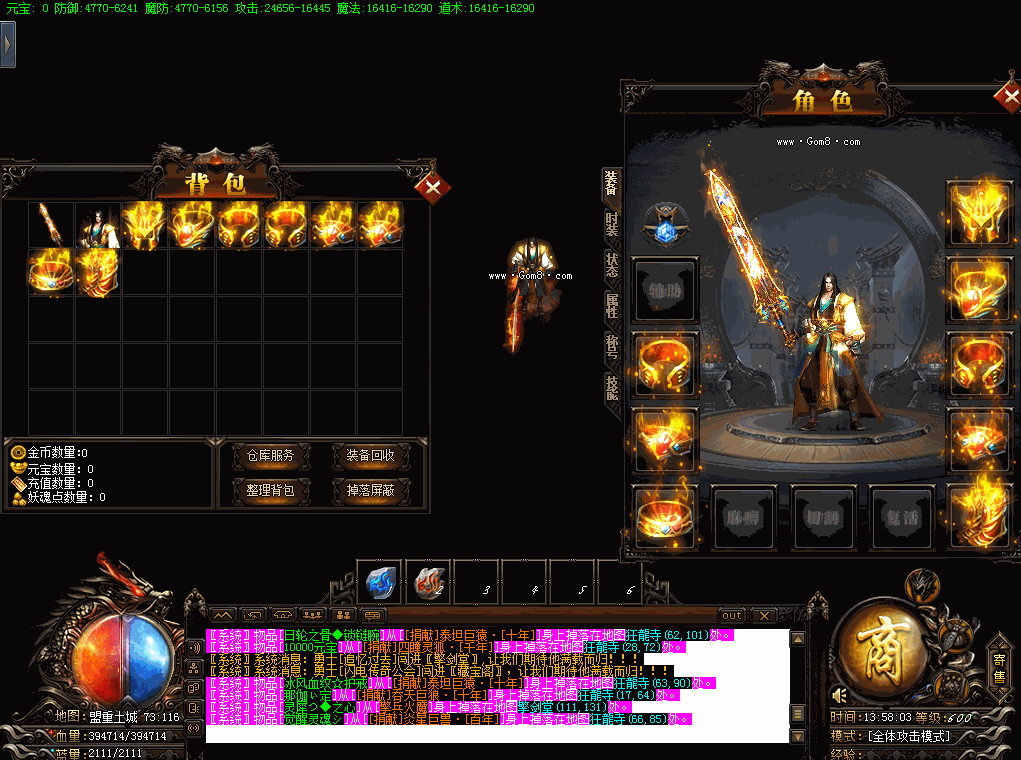
Task: Close the 背包 backpack window
Action: [432, 187]
